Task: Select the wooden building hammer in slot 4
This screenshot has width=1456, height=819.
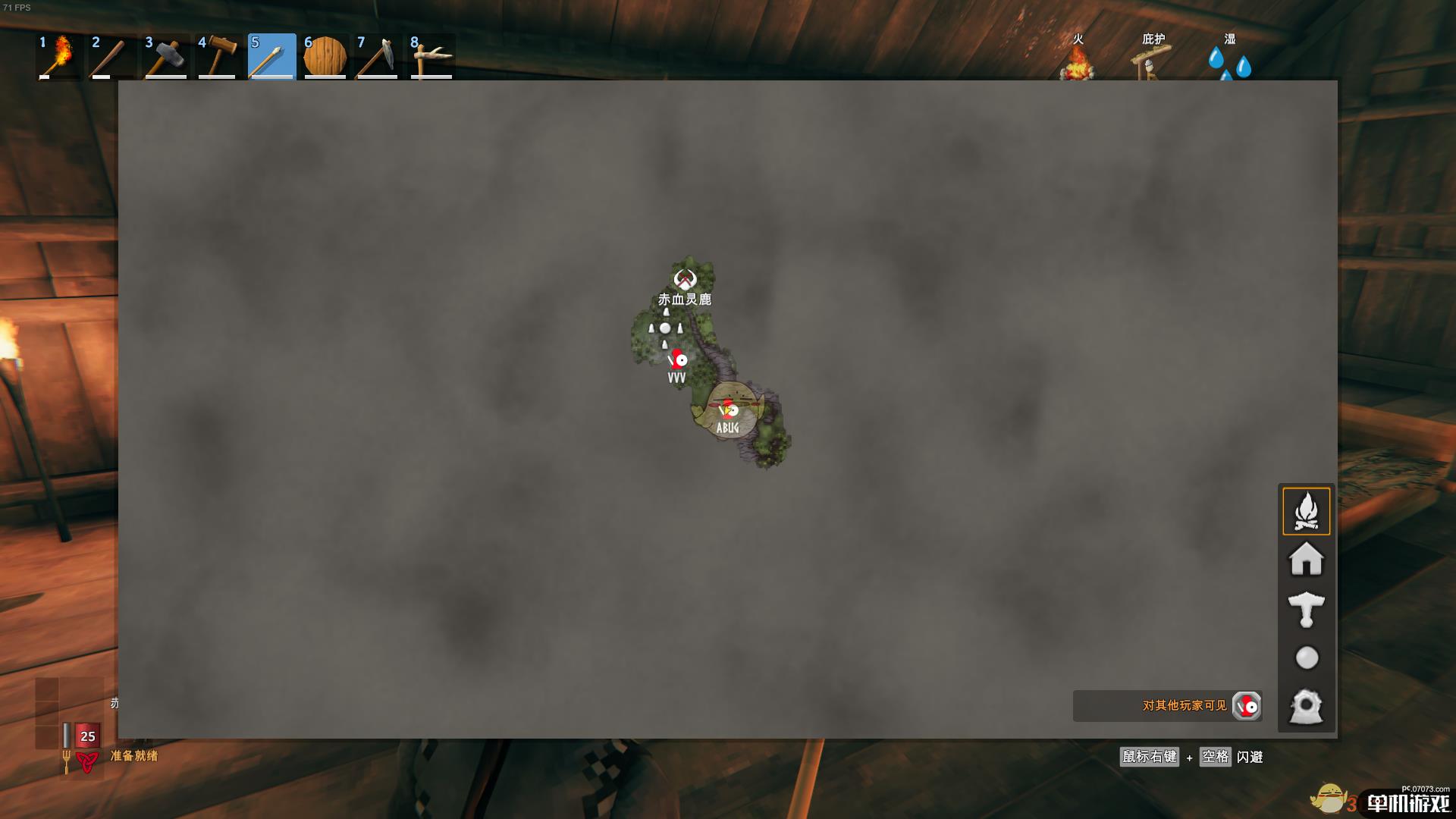Action: click(218, 56)
